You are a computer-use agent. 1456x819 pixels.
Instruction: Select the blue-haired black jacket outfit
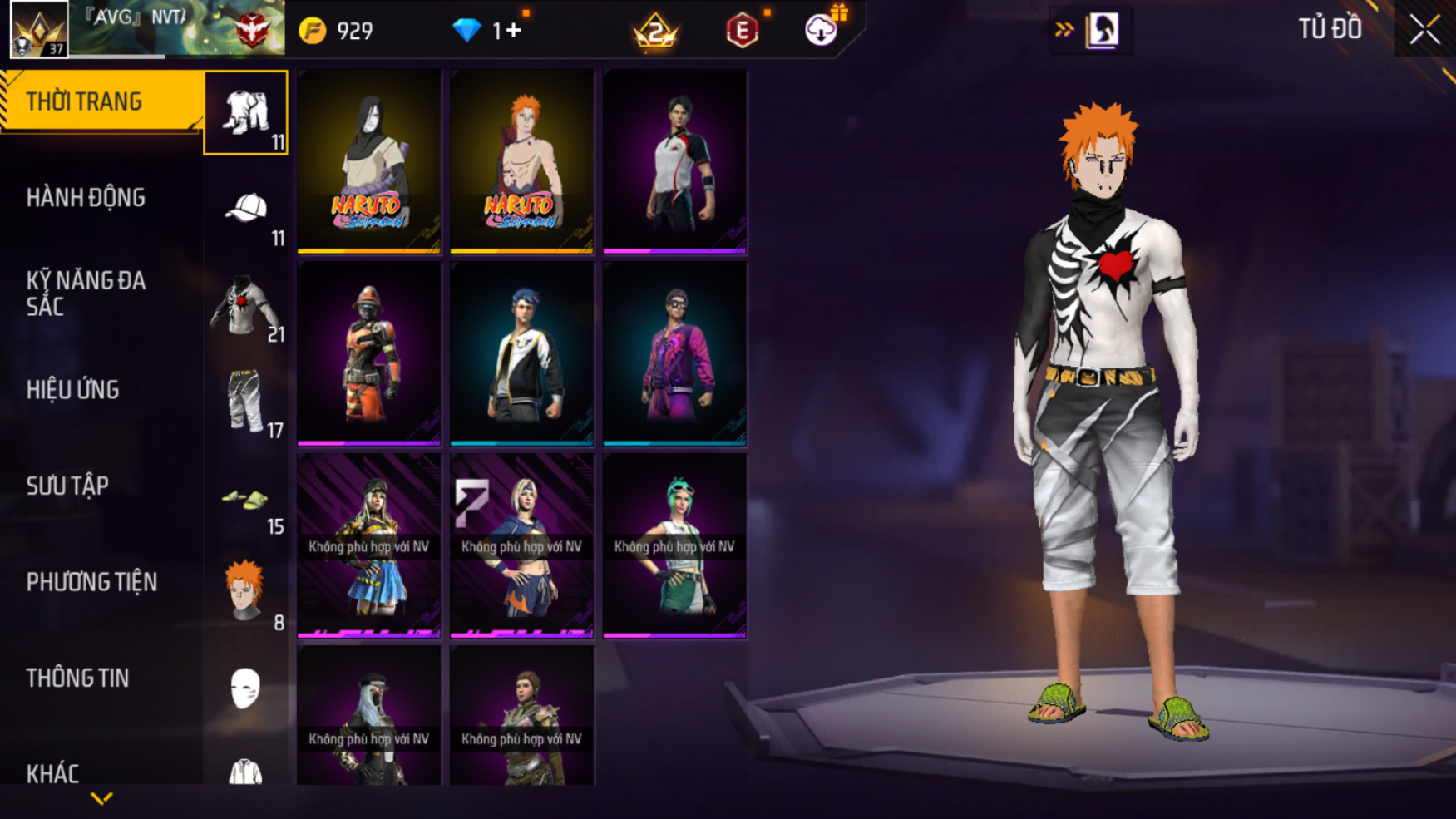(x=522, y=353)
